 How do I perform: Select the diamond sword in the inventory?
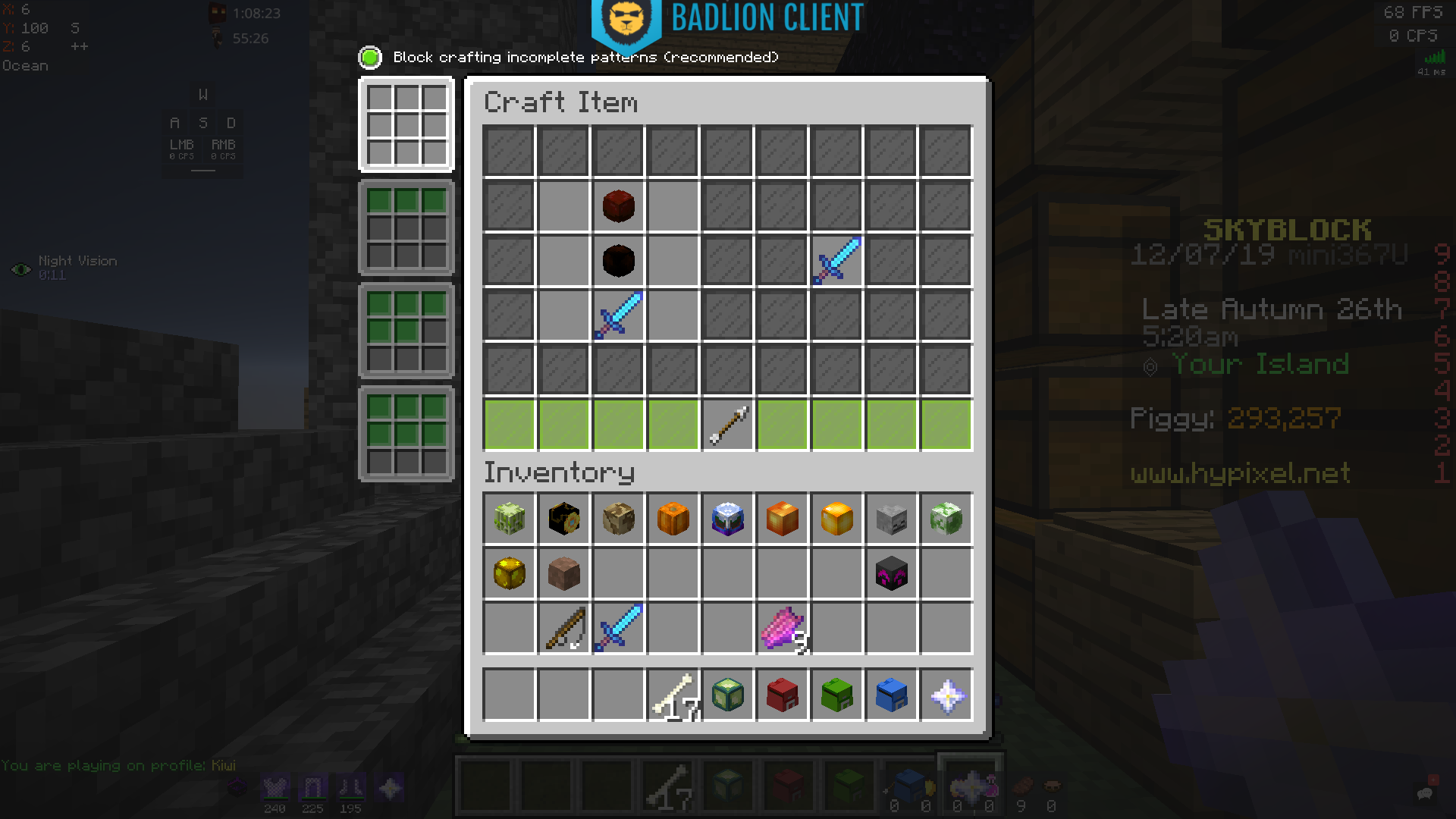click(618, 629)
